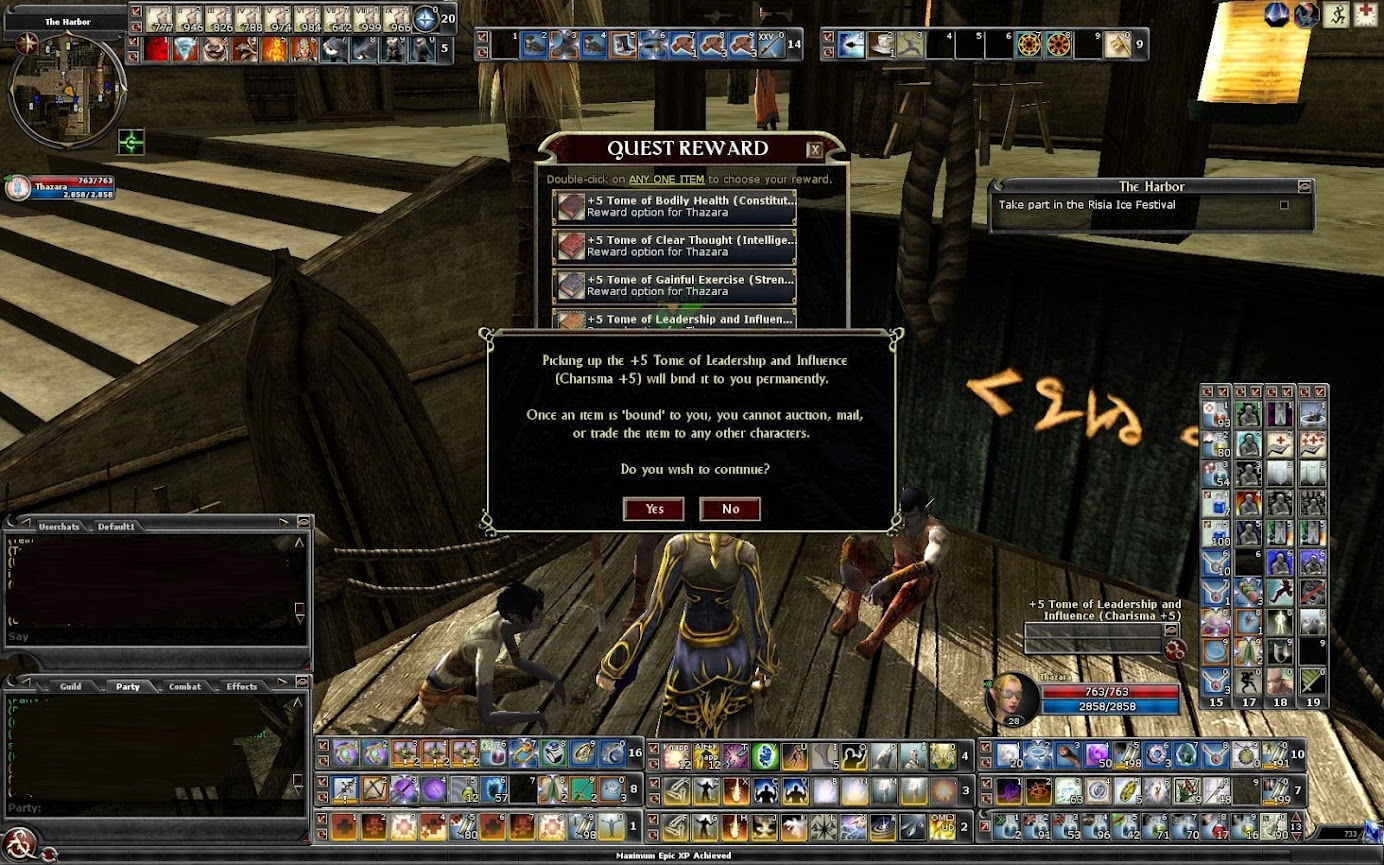1384x865 pixels.
Task: Select the Userchats tab
Action: [x=58, y=527]
